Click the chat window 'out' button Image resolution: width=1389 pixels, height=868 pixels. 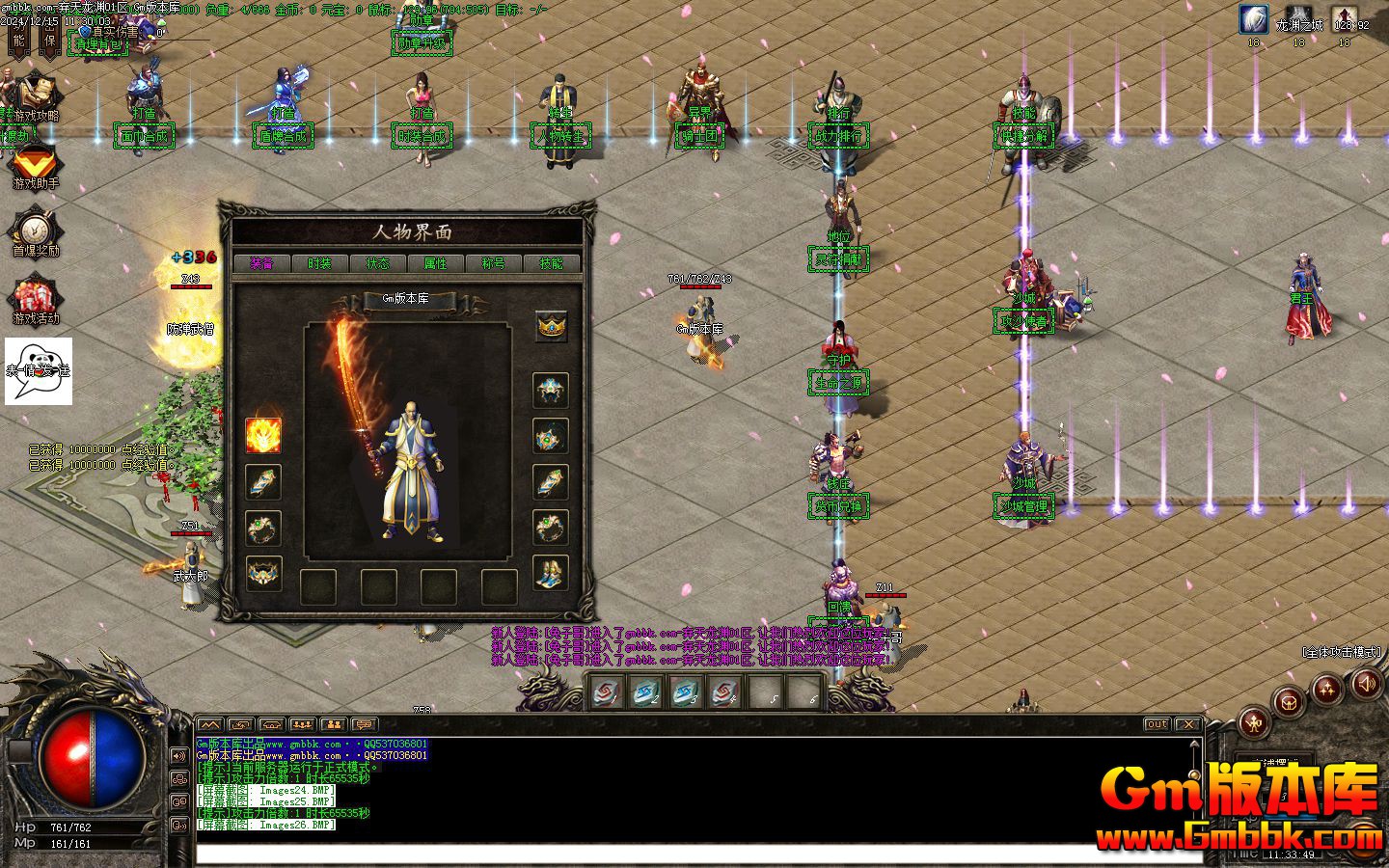point(1157,724)
